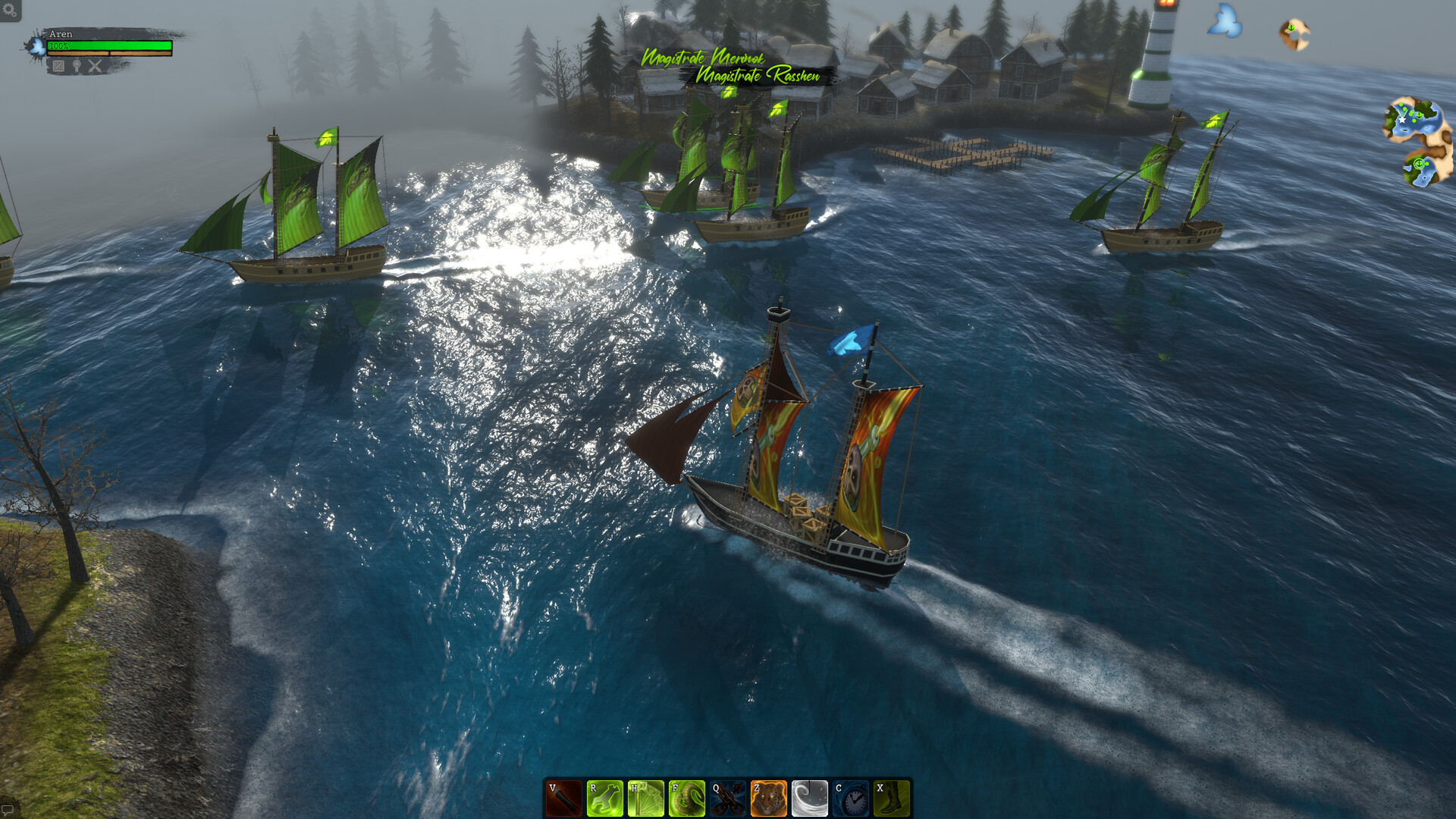Use the green sail fan ability on H
The width and height of the screenshot is (1456, 819).
(645, 799)
